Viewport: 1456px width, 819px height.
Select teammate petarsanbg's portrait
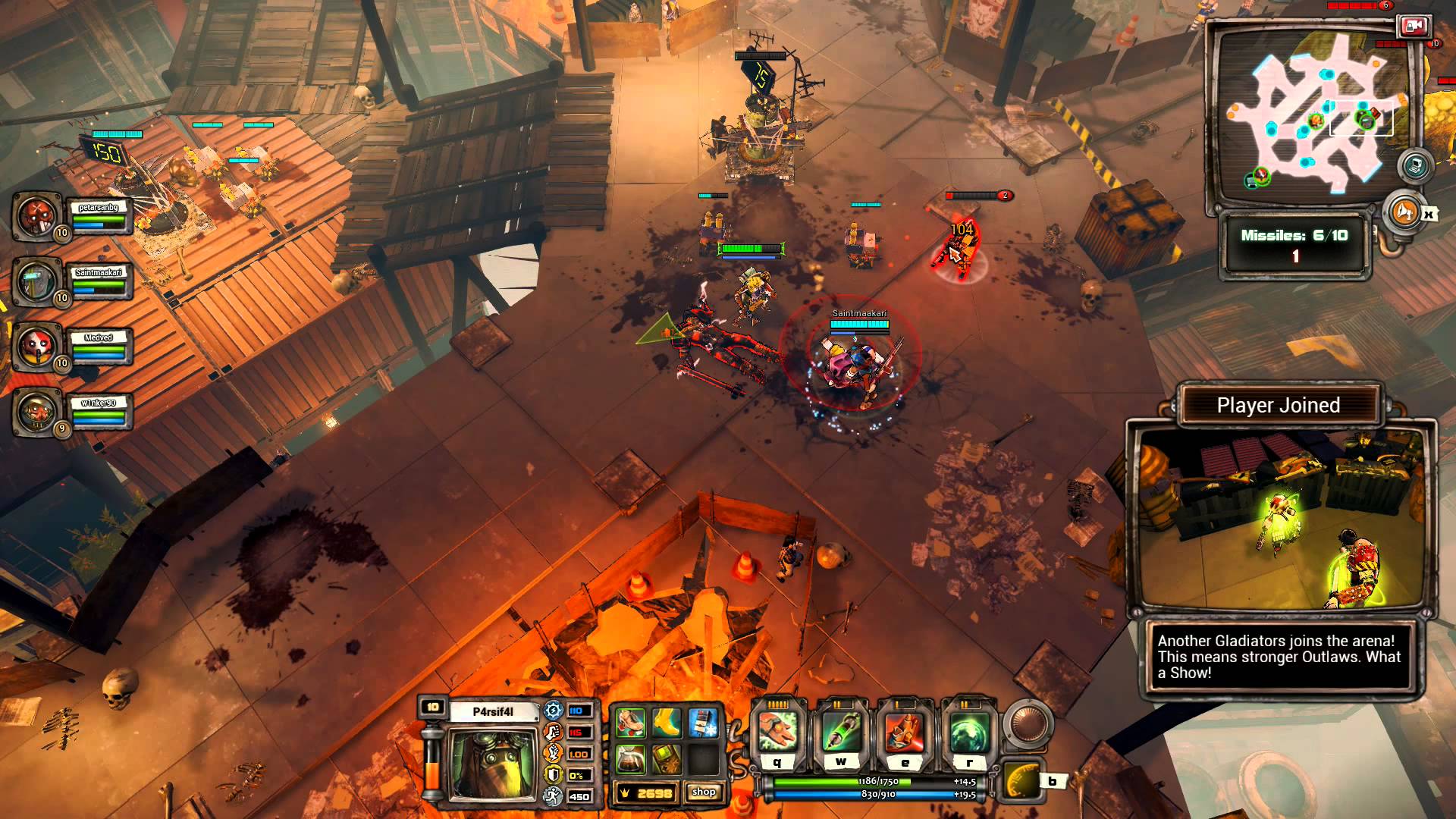(36, 216)
